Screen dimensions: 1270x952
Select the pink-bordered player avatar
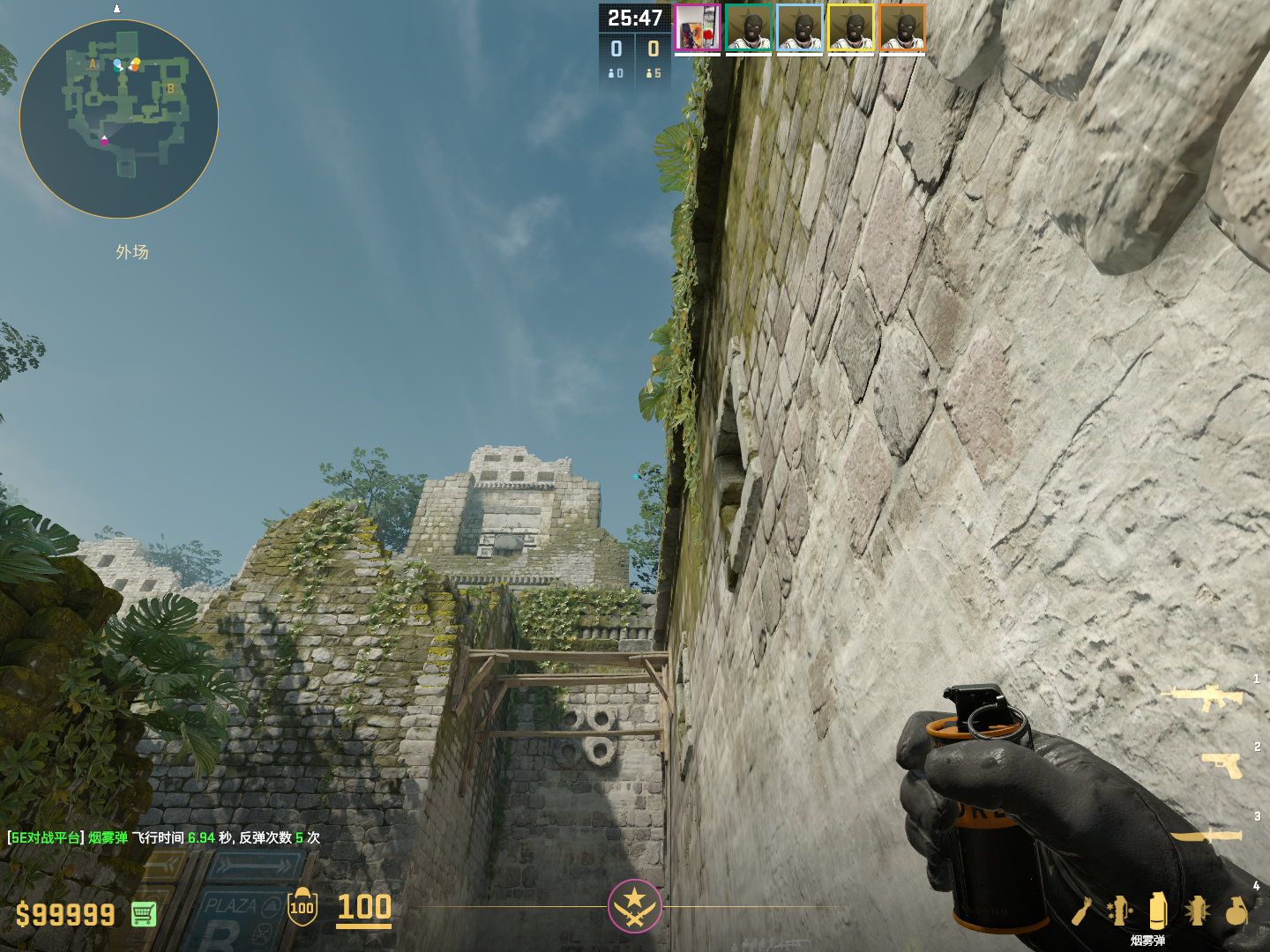(x=698, y=28)
